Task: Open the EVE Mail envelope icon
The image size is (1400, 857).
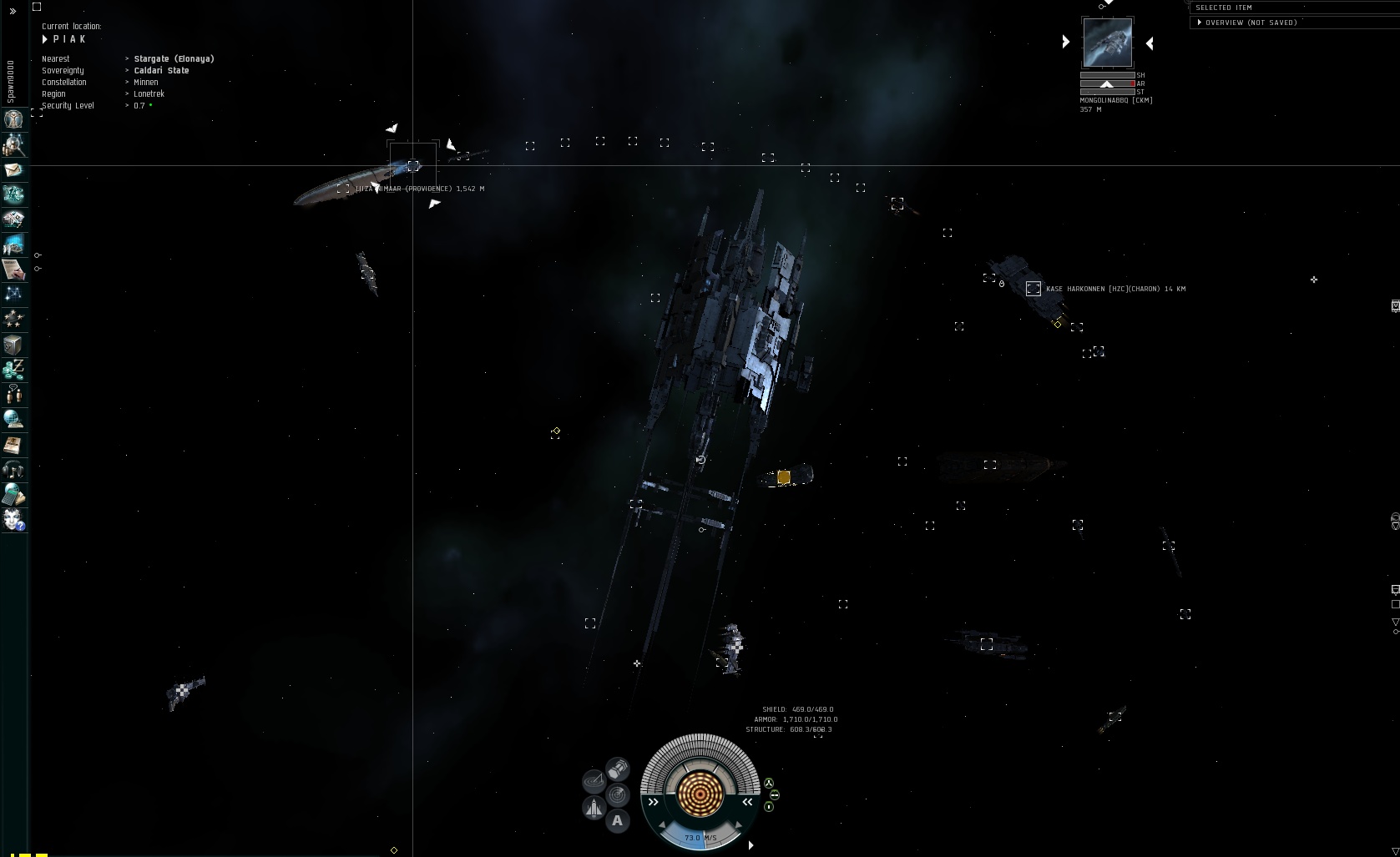Action: [x=13, y=170]
